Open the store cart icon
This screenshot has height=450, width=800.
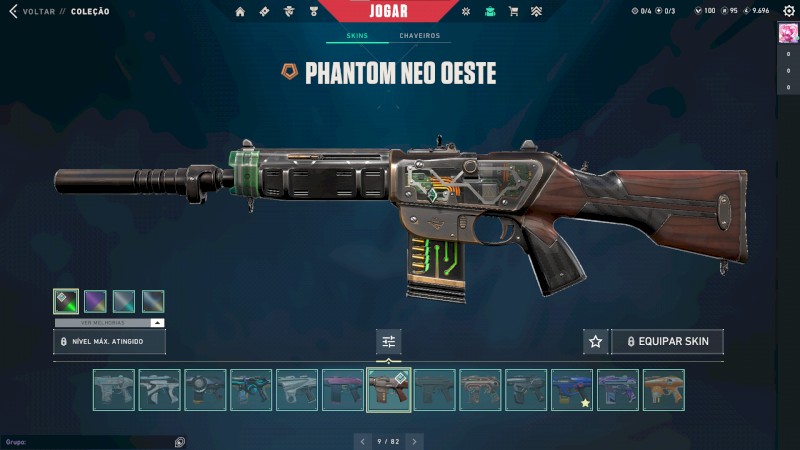pos(513,11)
